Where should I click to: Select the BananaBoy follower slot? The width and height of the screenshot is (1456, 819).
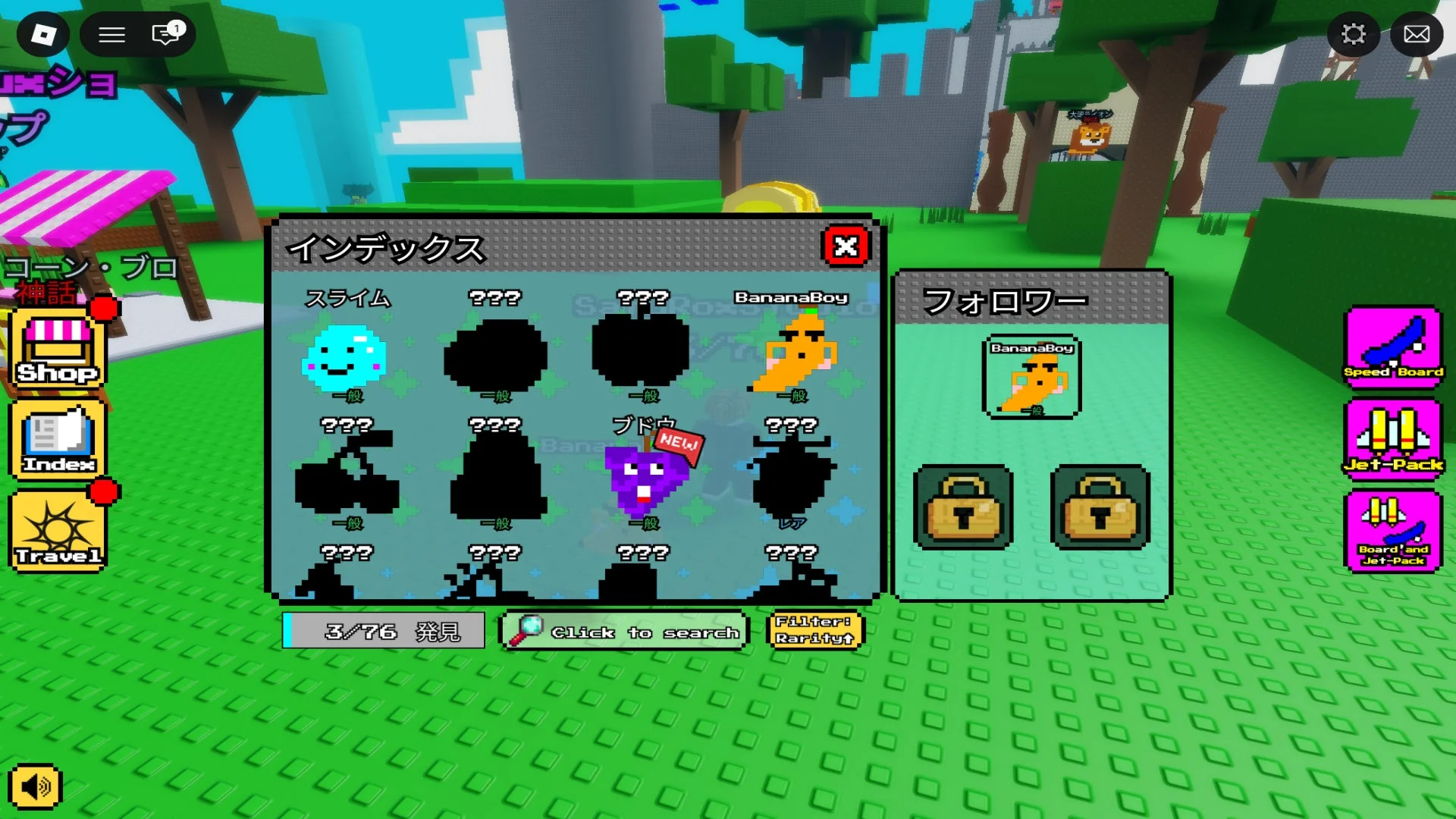(x=1031, y=378)
